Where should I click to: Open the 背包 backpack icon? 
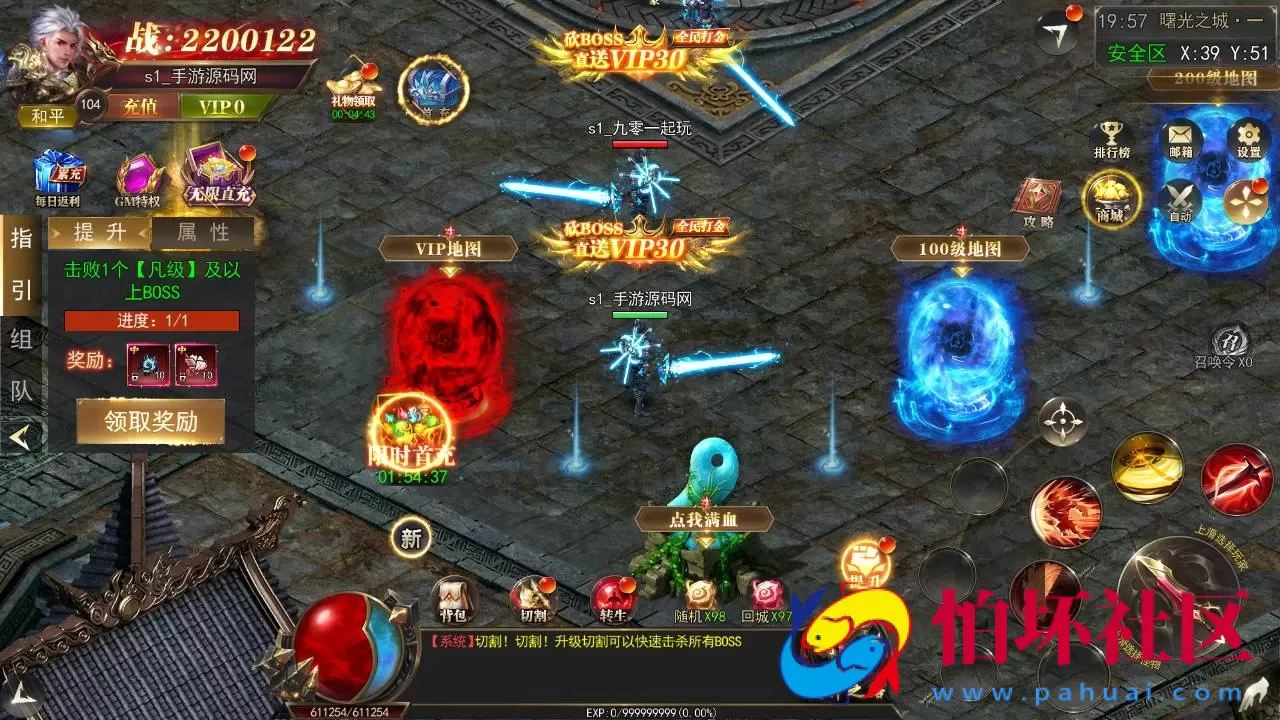[x=454, y=595]
